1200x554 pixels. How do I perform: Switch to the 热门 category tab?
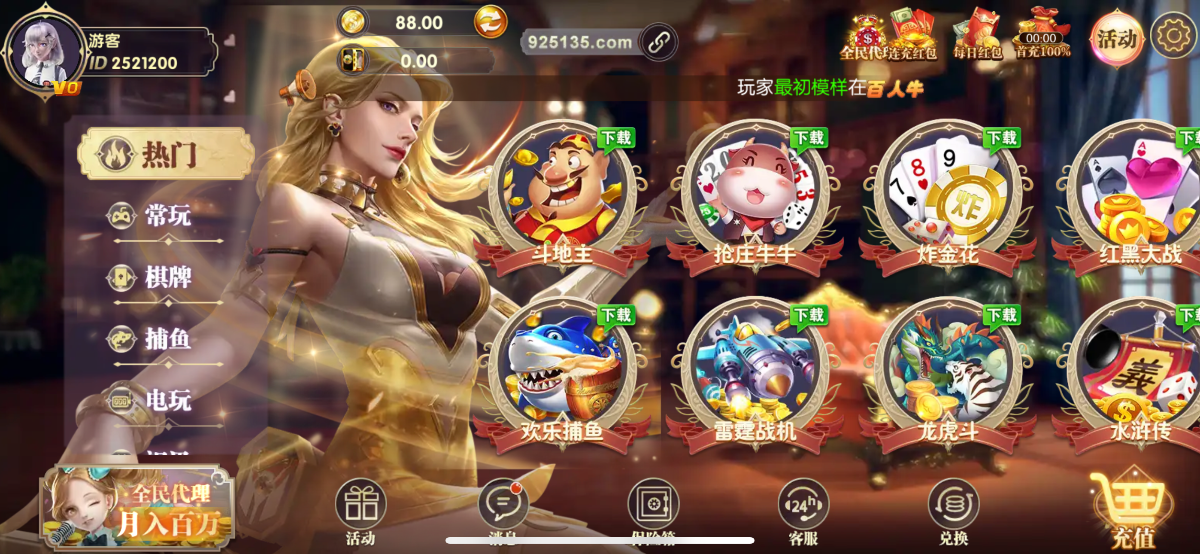tap(166, 154)
